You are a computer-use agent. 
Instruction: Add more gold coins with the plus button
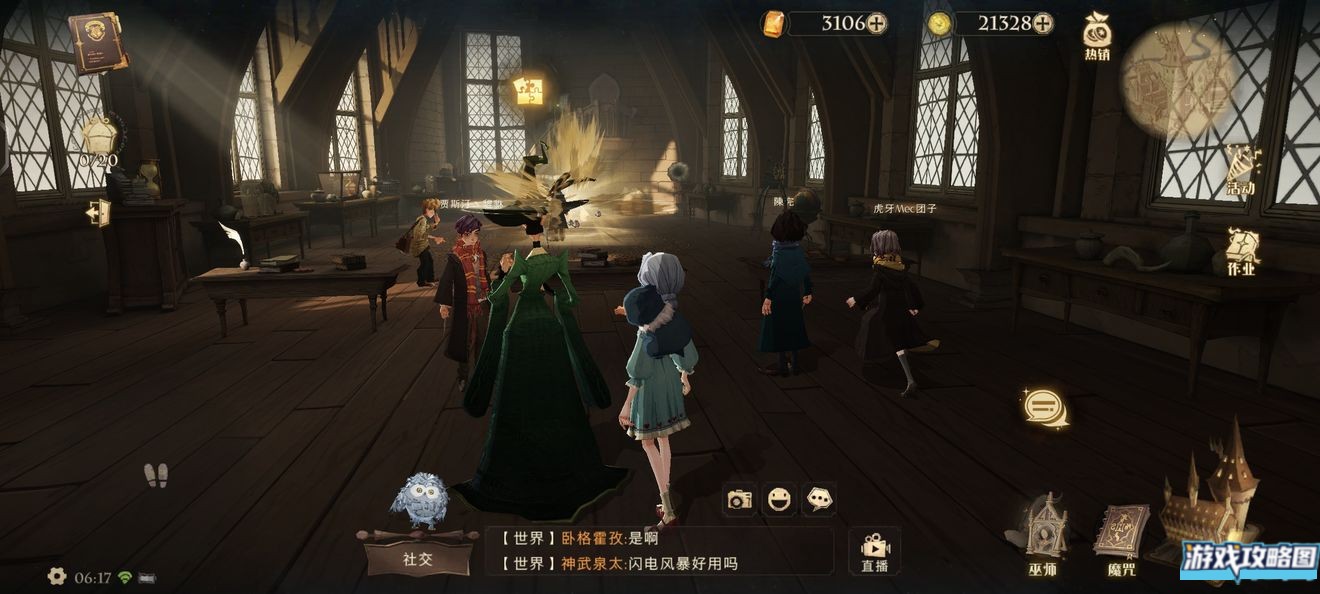coord(1042,23)
